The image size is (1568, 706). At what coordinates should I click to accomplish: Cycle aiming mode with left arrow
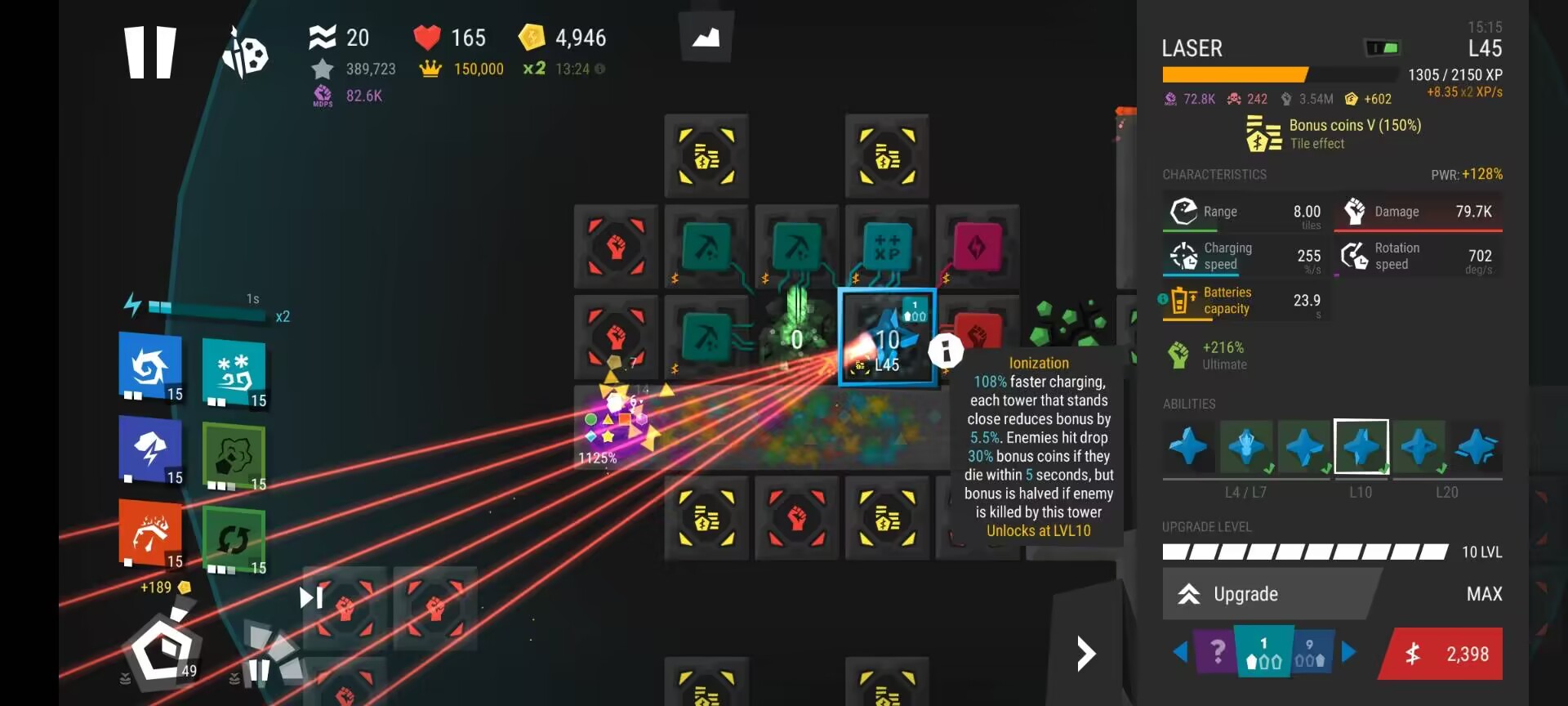pos(1180,652)
